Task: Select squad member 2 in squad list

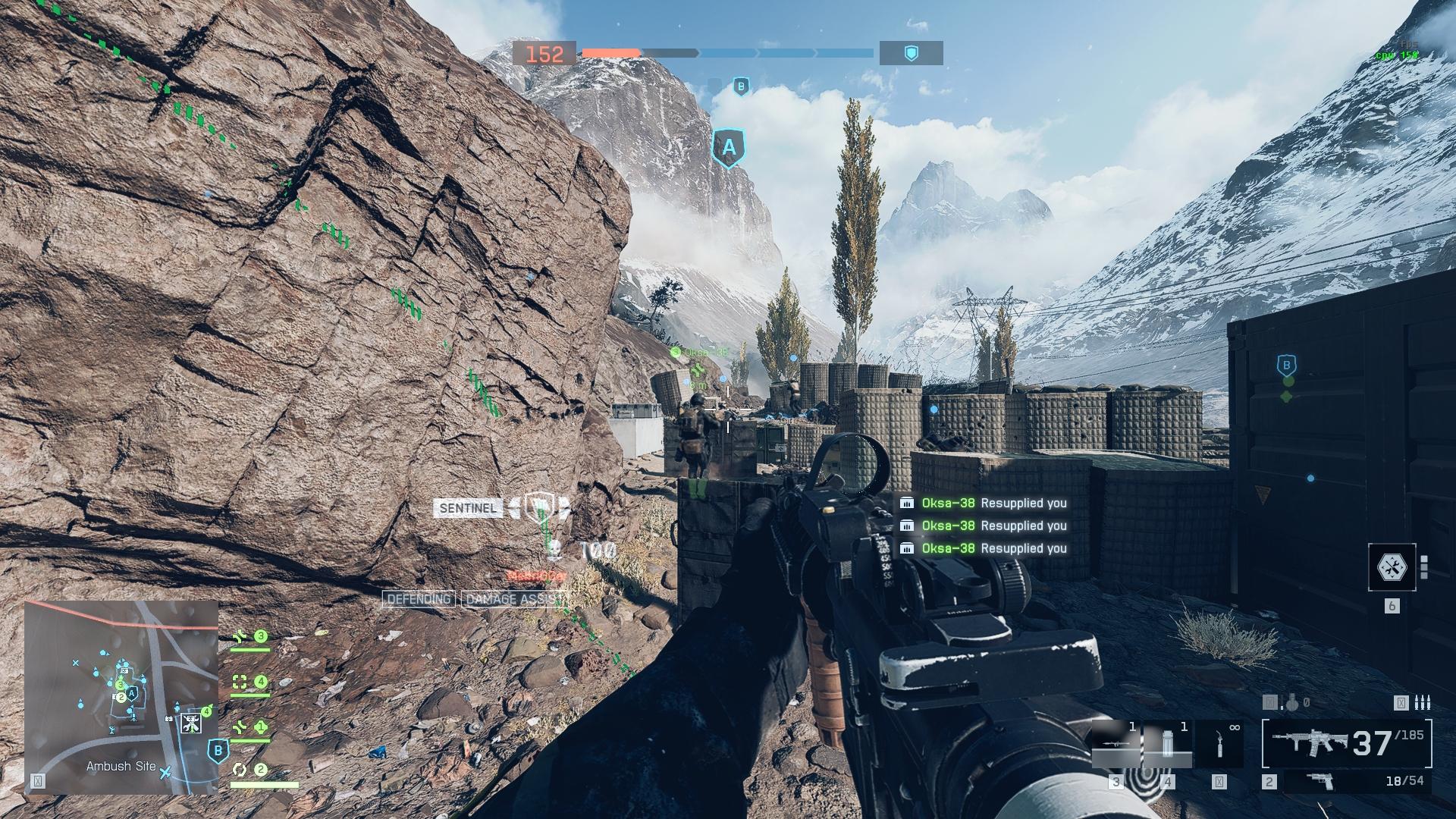Action: [x=250, y=770]
